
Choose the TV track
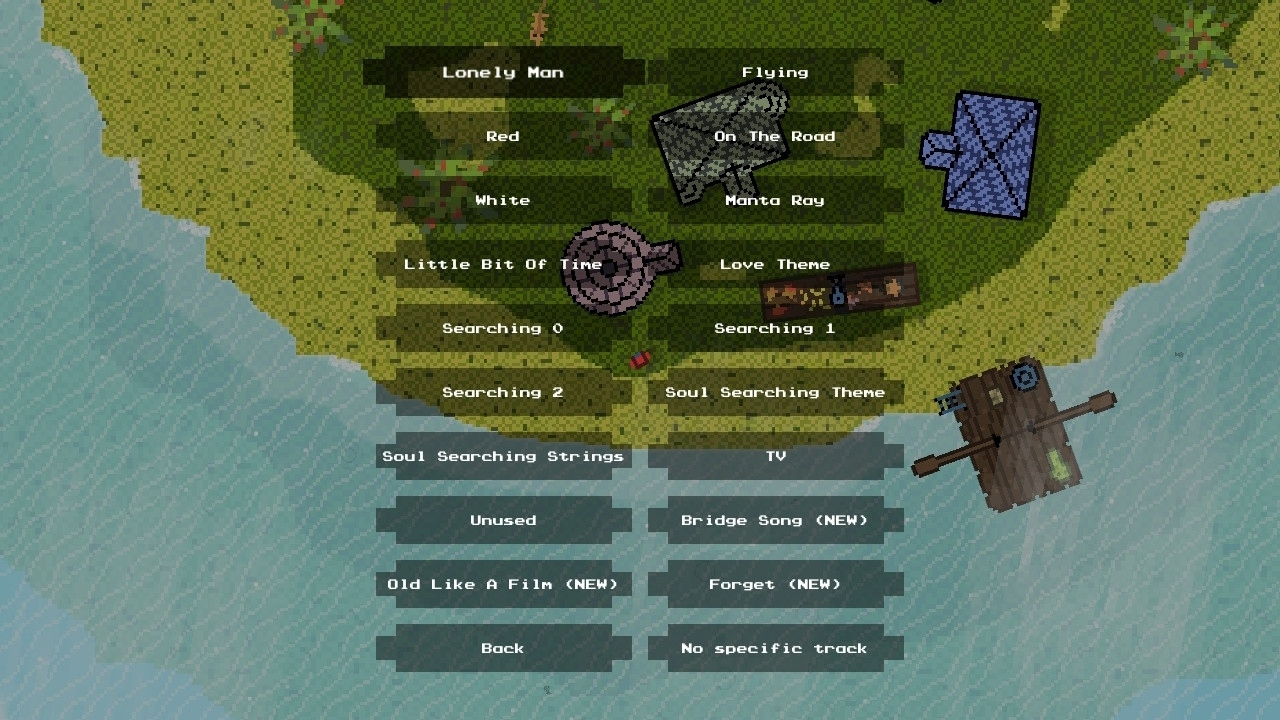click(775, 456)
